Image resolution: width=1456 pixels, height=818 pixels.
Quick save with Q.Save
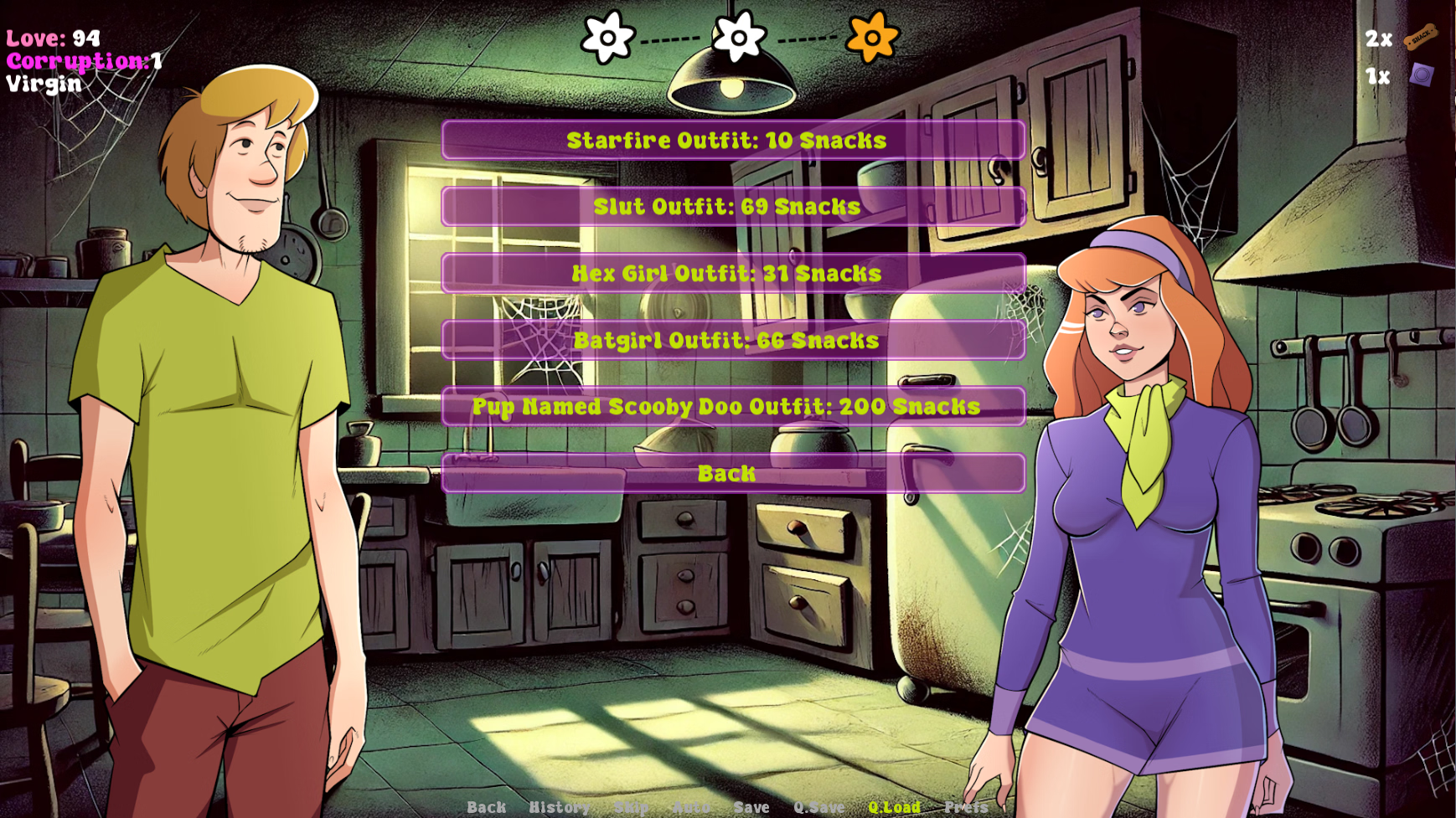[x=818, y=807]
